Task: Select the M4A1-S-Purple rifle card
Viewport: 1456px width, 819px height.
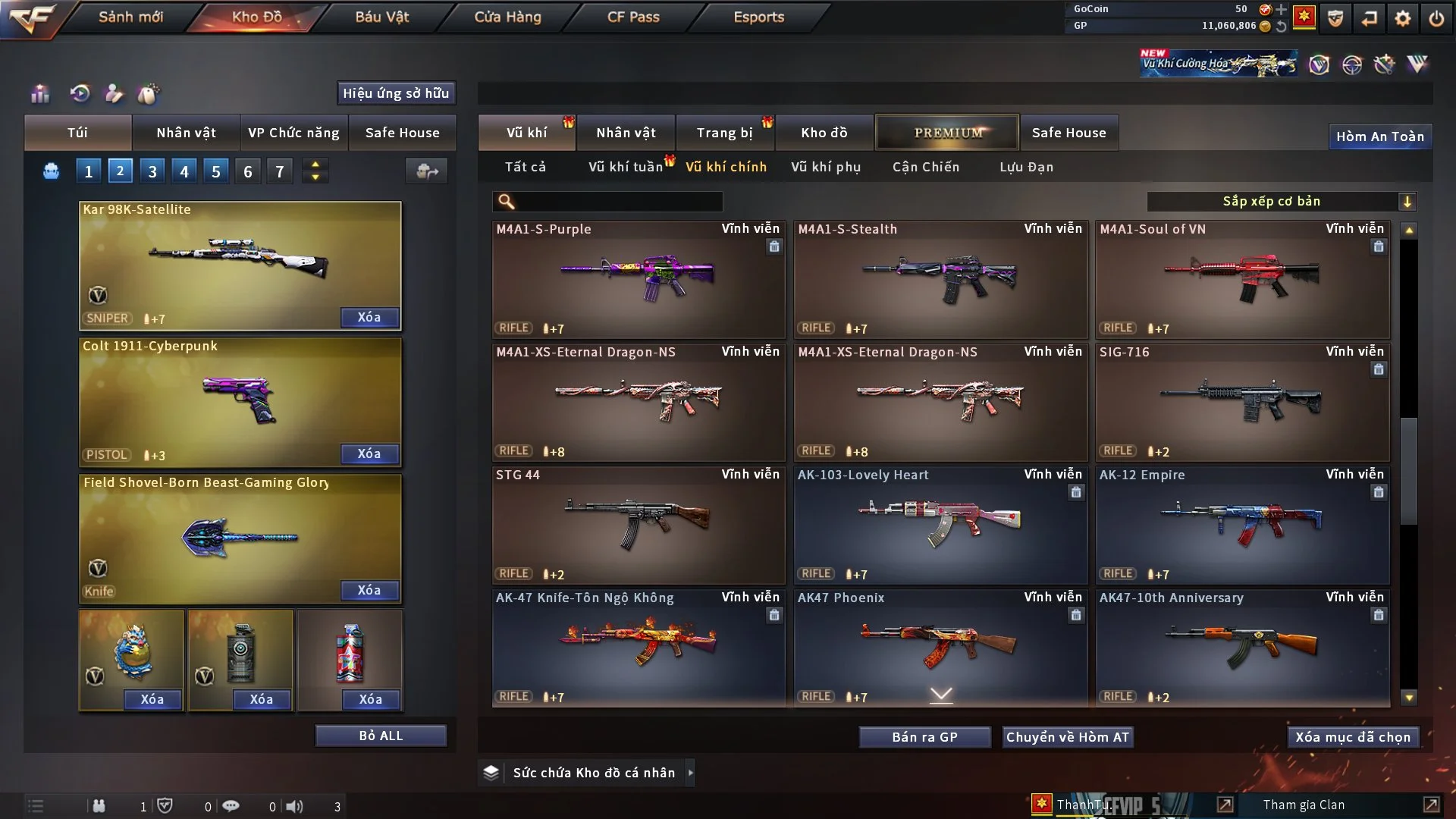Action: click(x=638, y=279)
